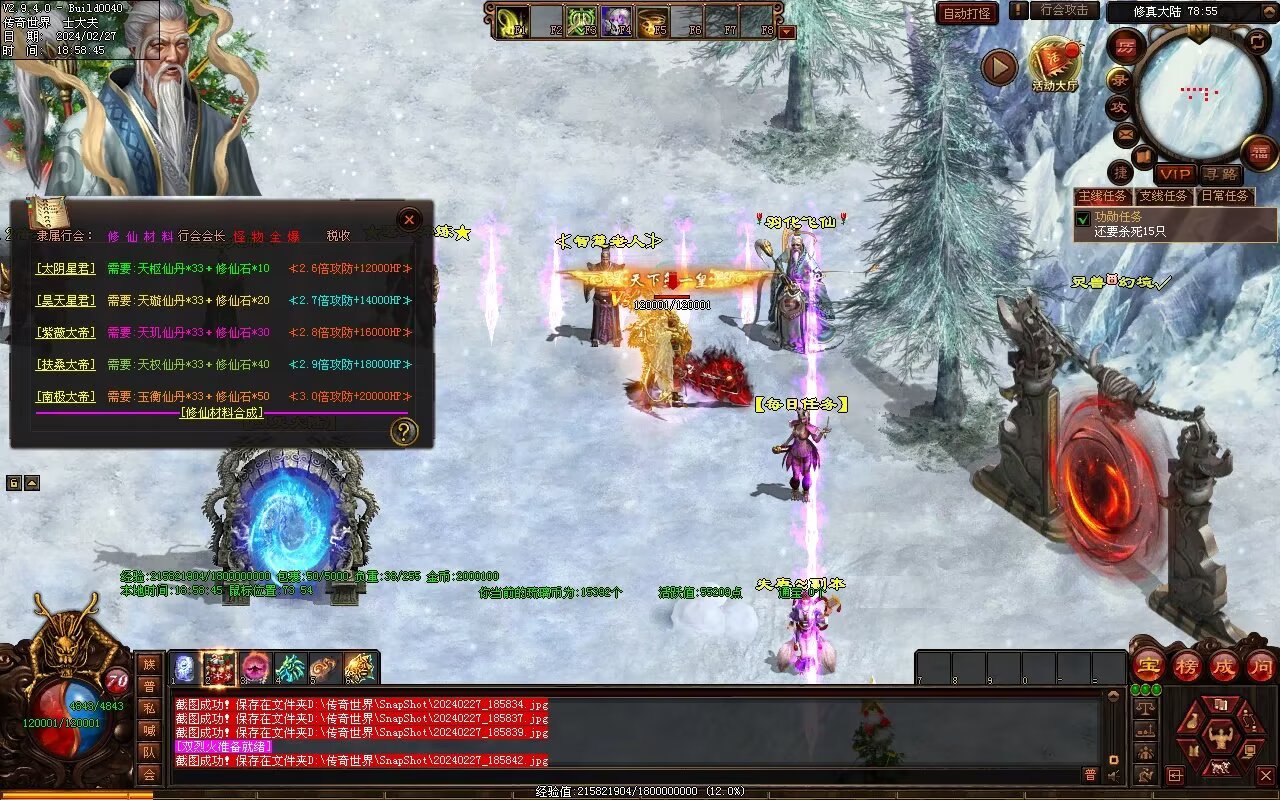The height and width of the screenshot is (800, 1280).
Task: Open the VIP panel
Action: (1175, 174)
